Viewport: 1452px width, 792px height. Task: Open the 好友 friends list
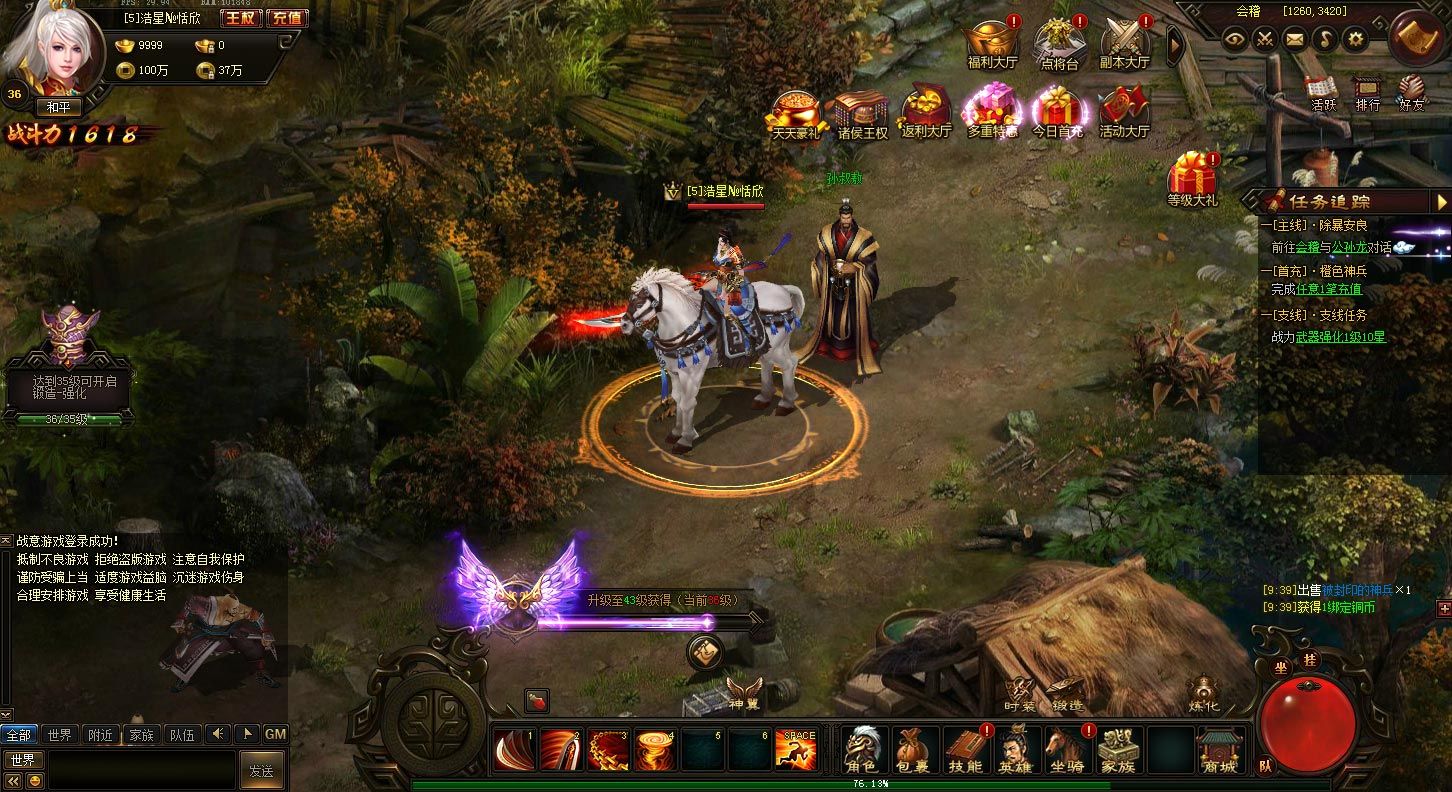[x=1412, y=93]
